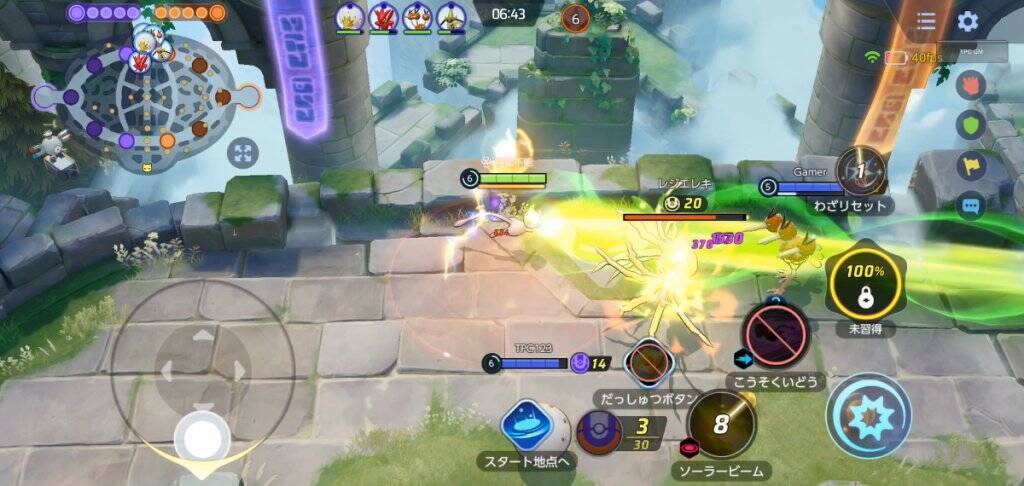Image resolution: width=1024 pixels, height=486 pixels.
Task: Open the red hand quick ping
Action: [x=971, y=85]
